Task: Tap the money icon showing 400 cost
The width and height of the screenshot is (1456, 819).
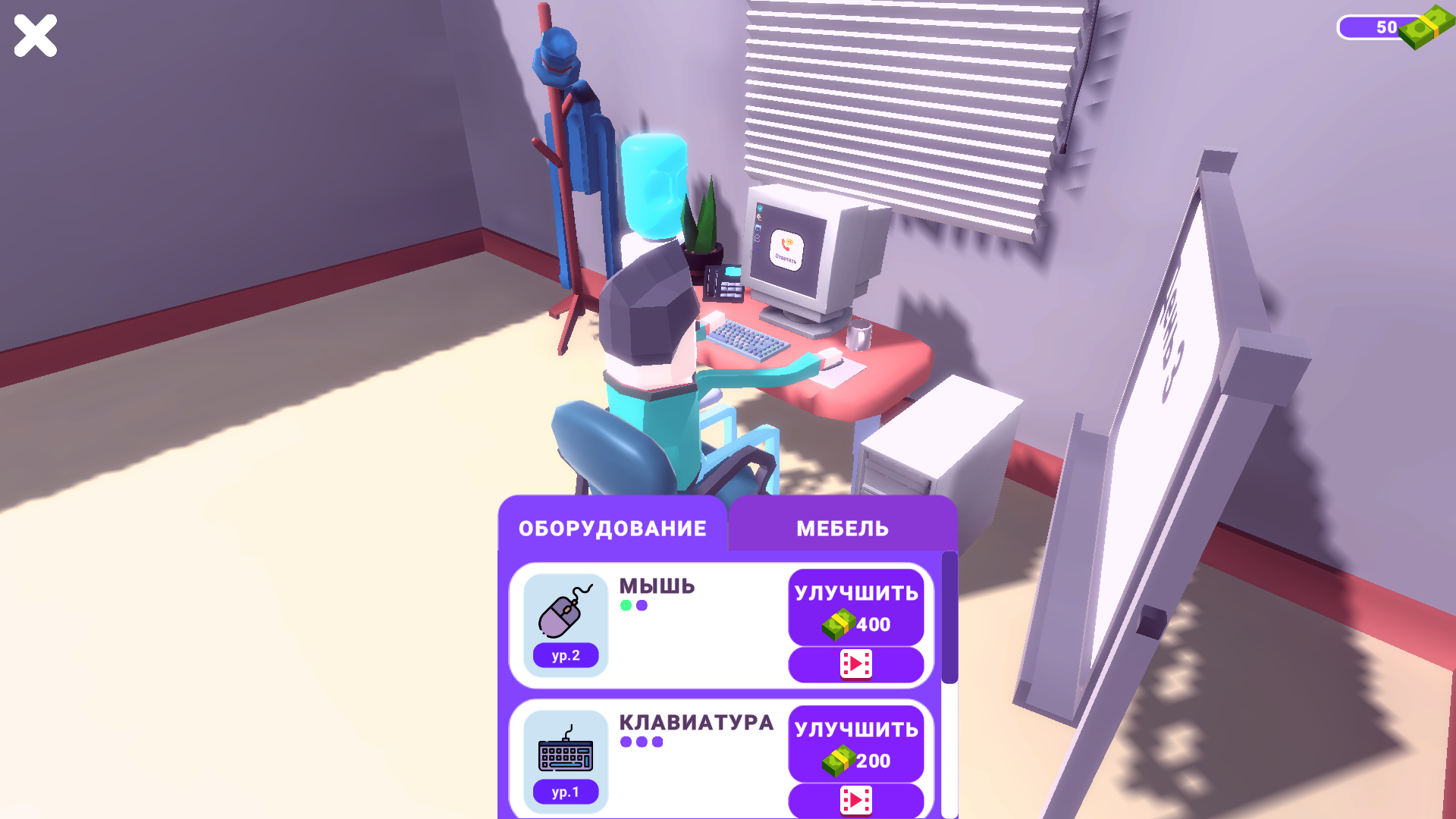Action: pyautogui.click(x=838, y=625)
